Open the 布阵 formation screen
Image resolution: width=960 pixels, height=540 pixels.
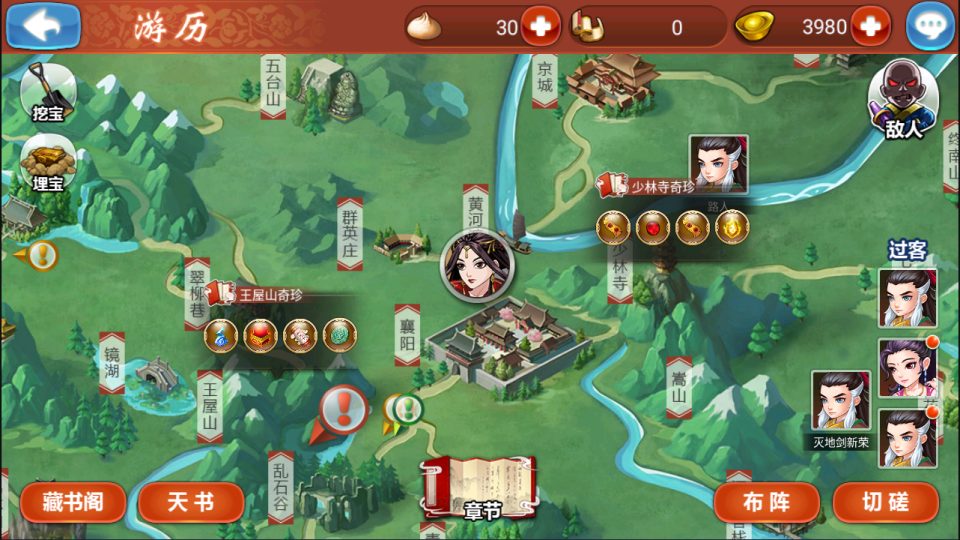[x=767, y=502]
